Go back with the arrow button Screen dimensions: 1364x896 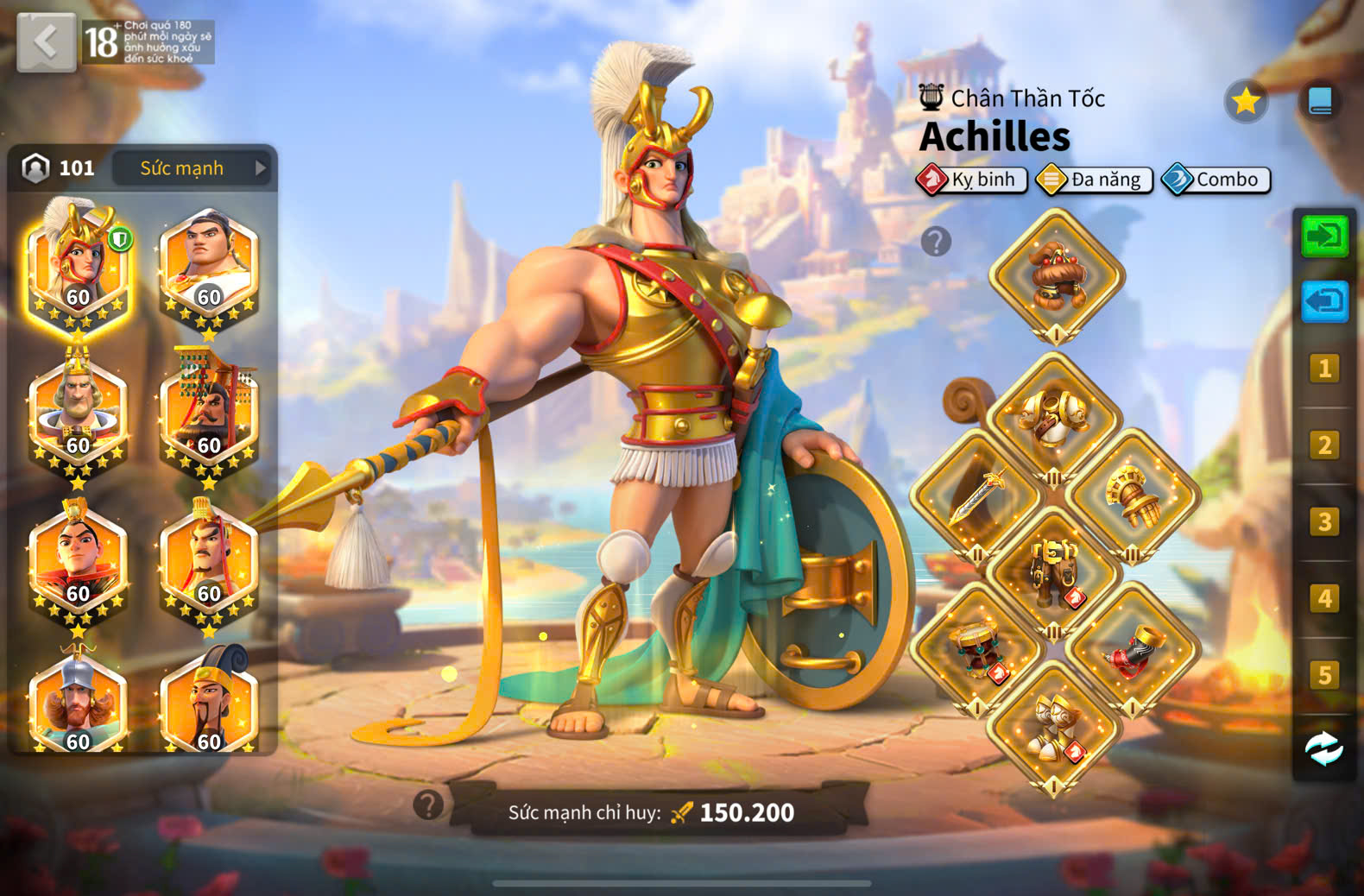pyautogui.click(x=46, y=41)
